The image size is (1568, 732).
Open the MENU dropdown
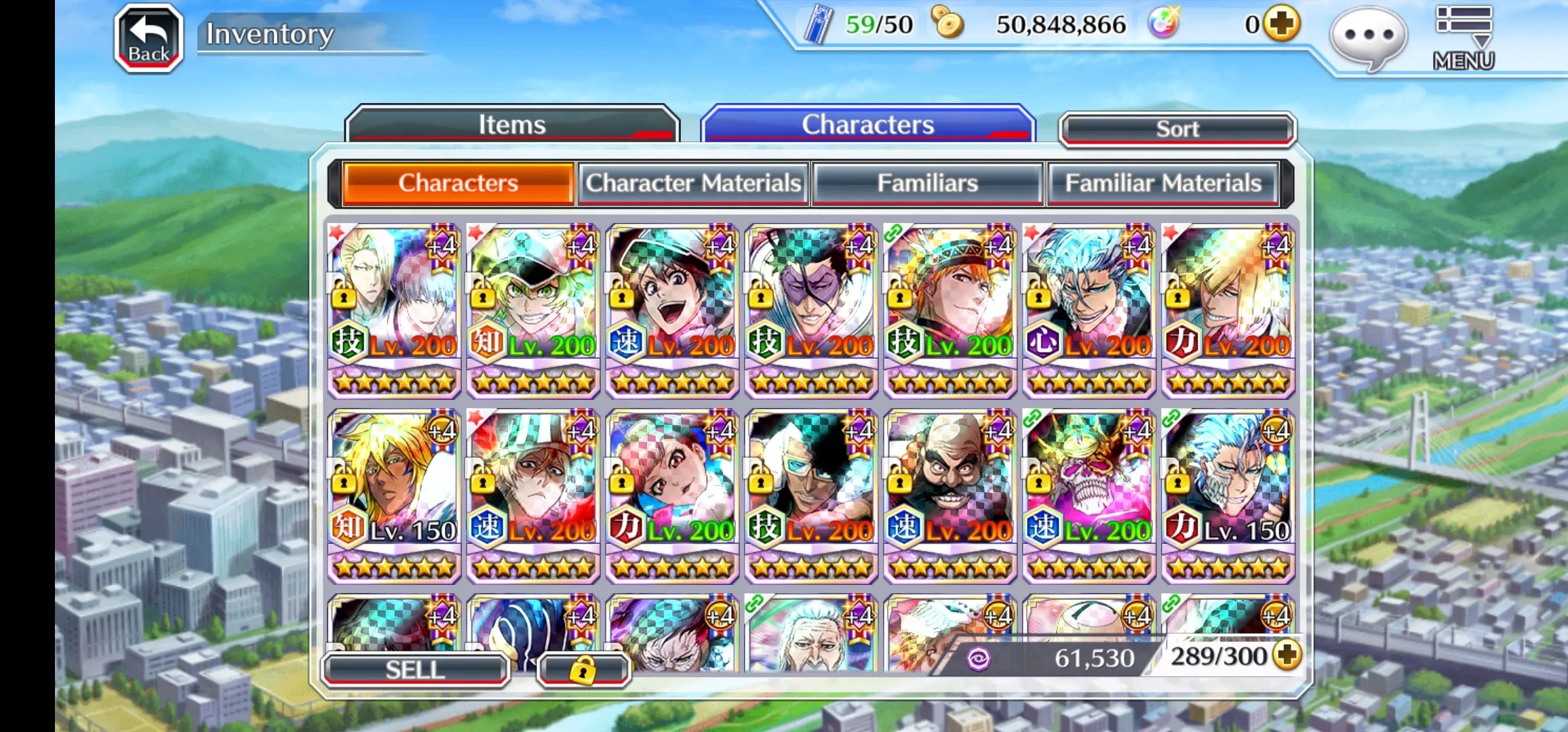coord(1464,39)
